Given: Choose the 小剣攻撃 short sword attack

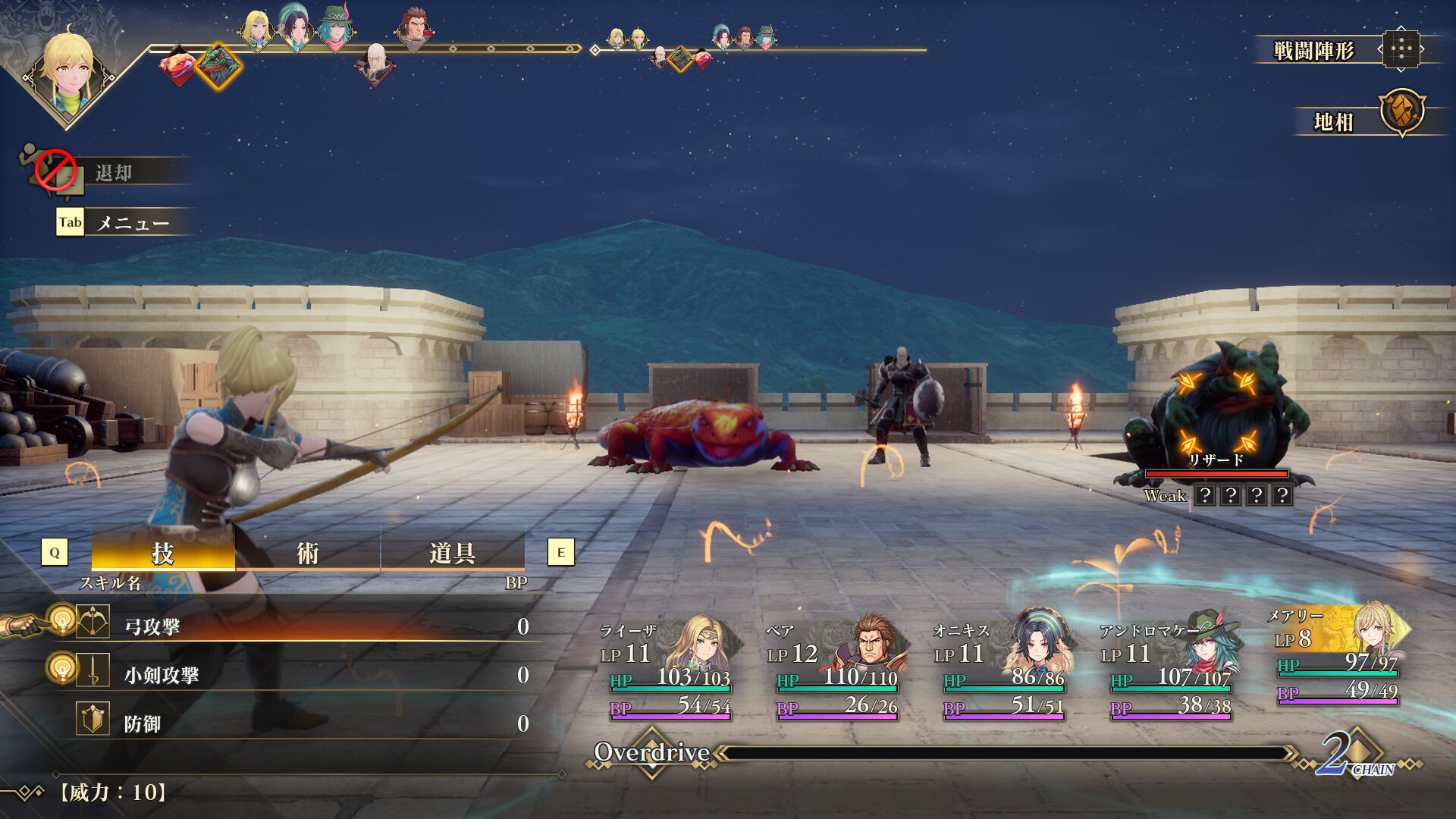Looking at the screenshot, I should 303,675.
